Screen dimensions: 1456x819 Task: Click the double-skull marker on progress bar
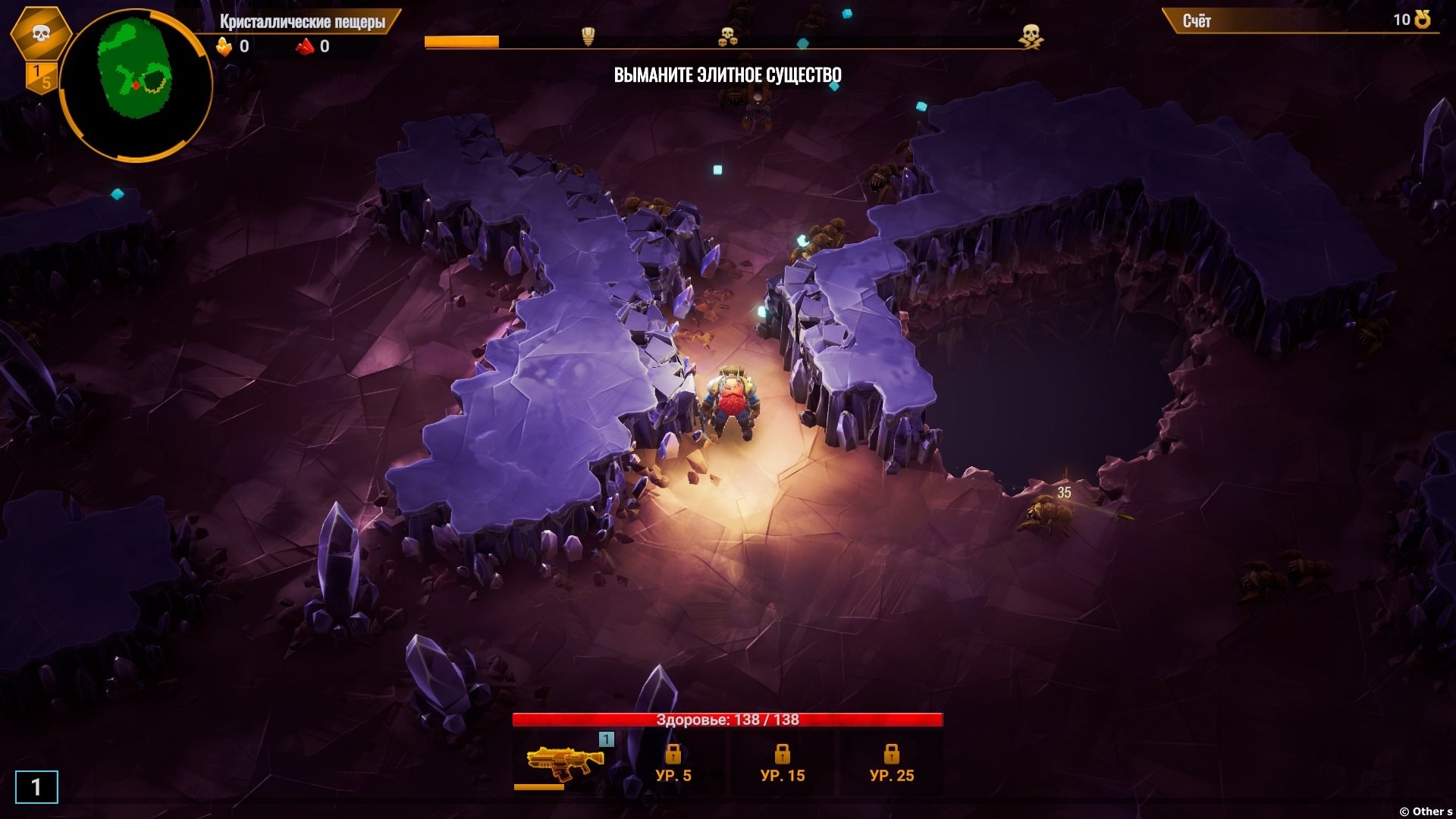point(727,36)
